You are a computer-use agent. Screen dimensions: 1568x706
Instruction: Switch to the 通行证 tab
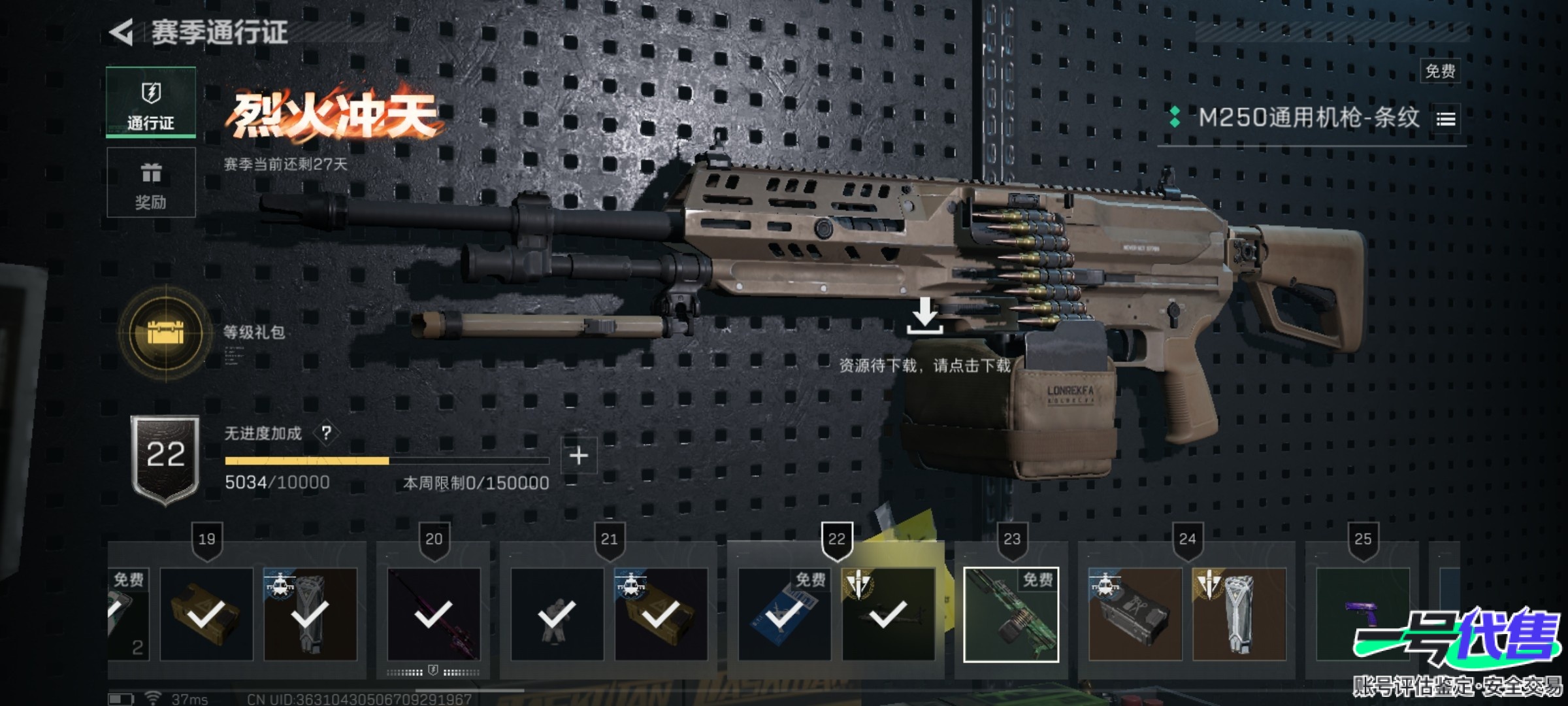tap(151, 103)
